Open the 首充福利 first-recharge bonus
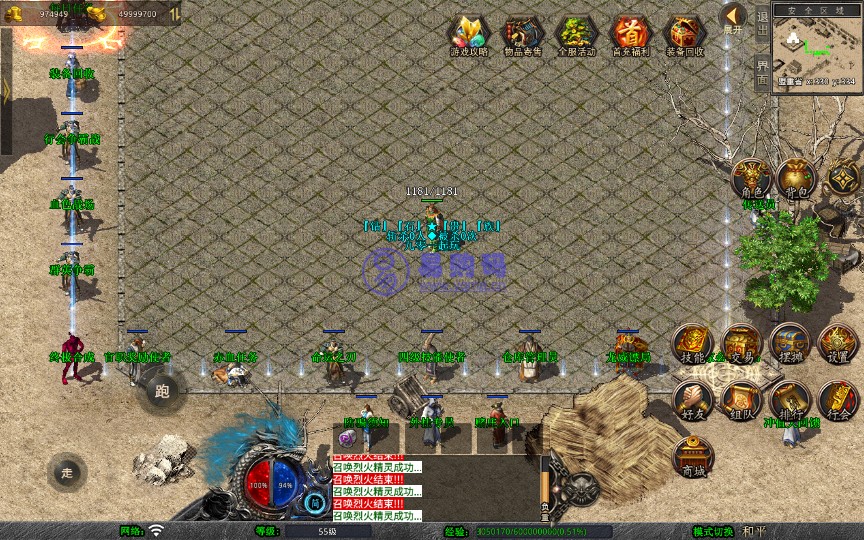 coord(630,34)
